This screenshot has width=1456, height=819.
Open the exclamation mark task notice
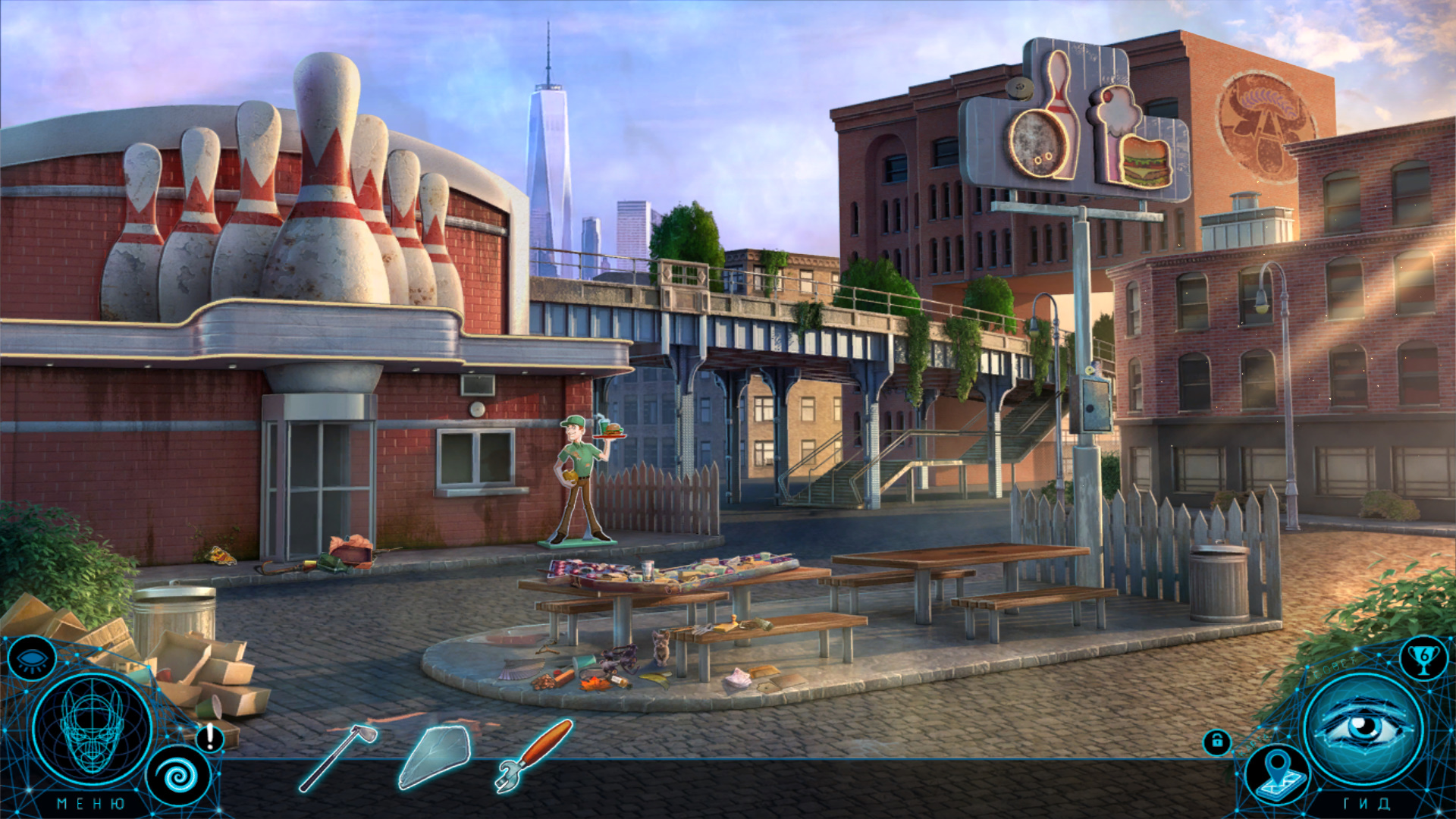click(210, 737)
